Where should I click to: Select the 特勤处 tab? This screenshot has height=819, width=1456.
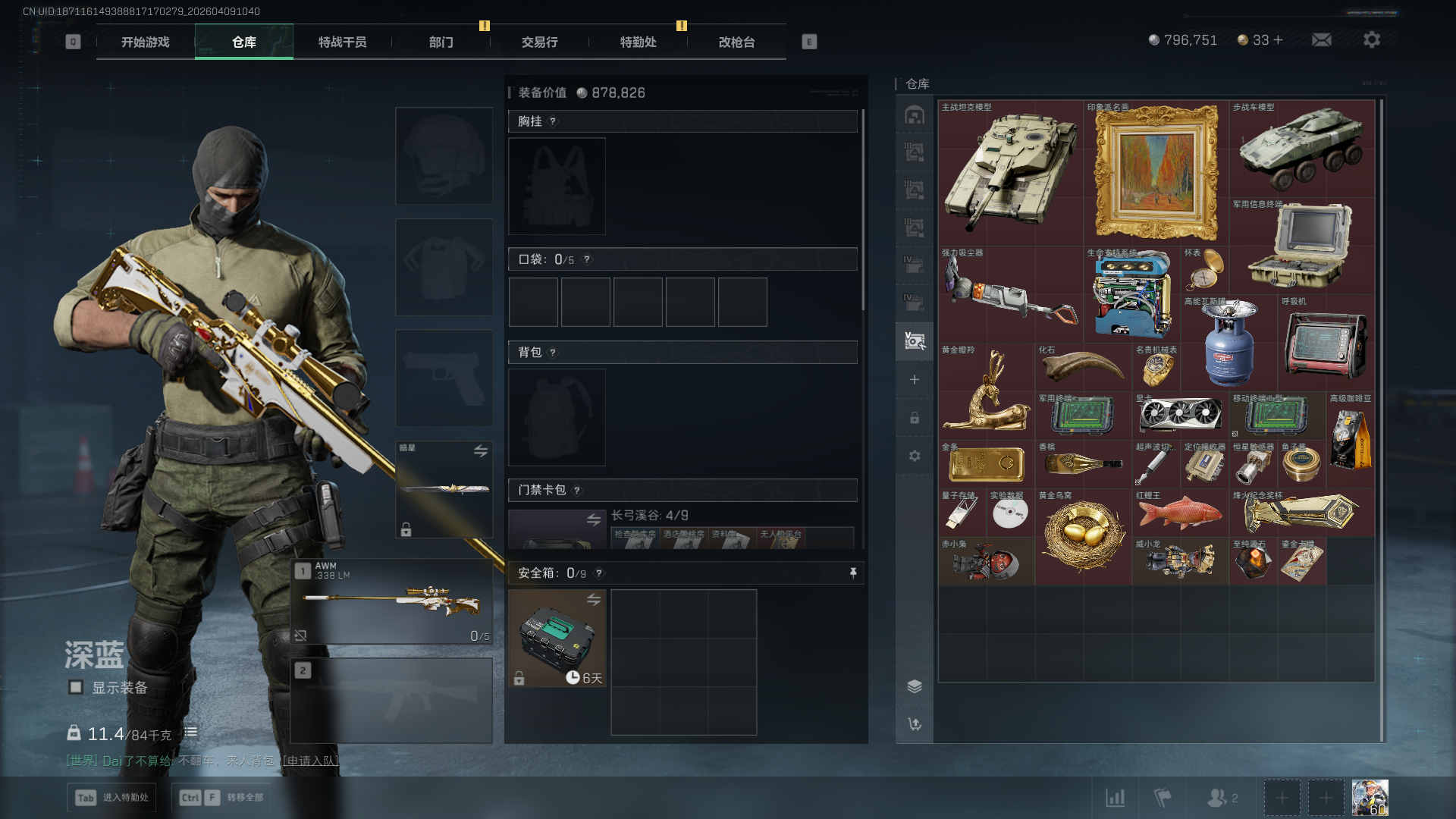pos(639,42)
